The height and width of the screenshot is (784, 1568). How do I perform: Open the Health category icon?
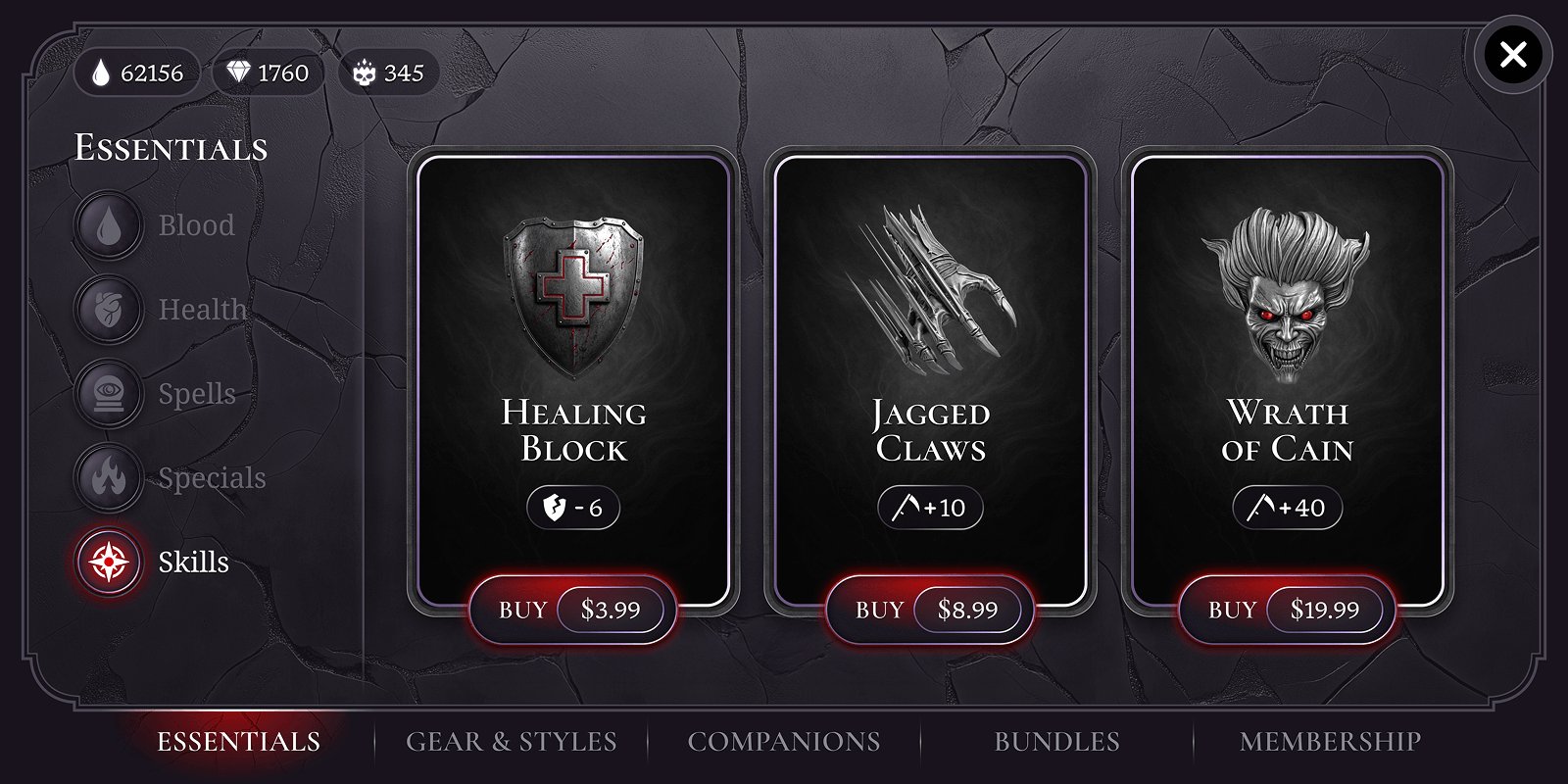(108, 309)
